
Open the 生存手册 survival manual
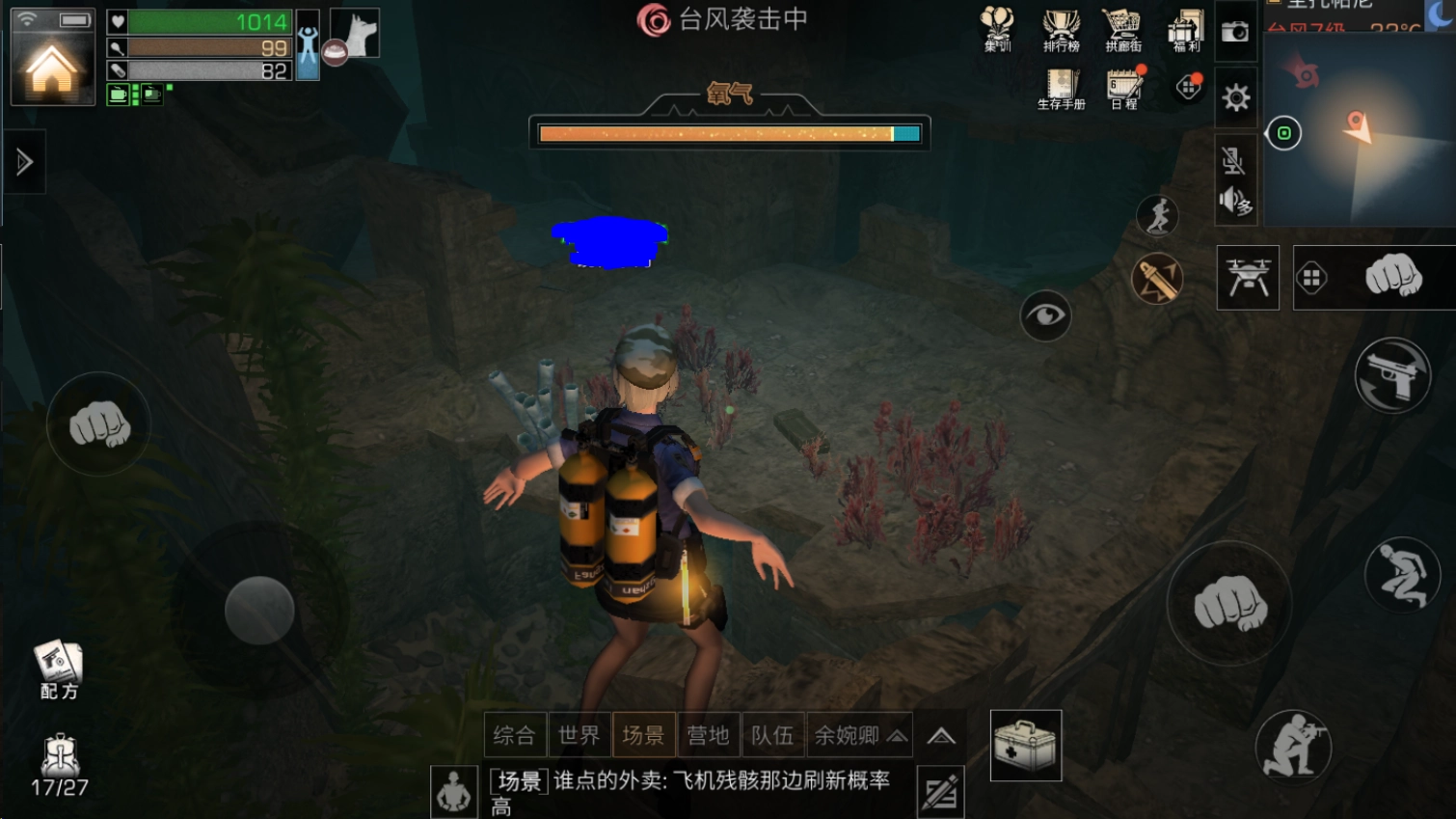pos(1062,87)
